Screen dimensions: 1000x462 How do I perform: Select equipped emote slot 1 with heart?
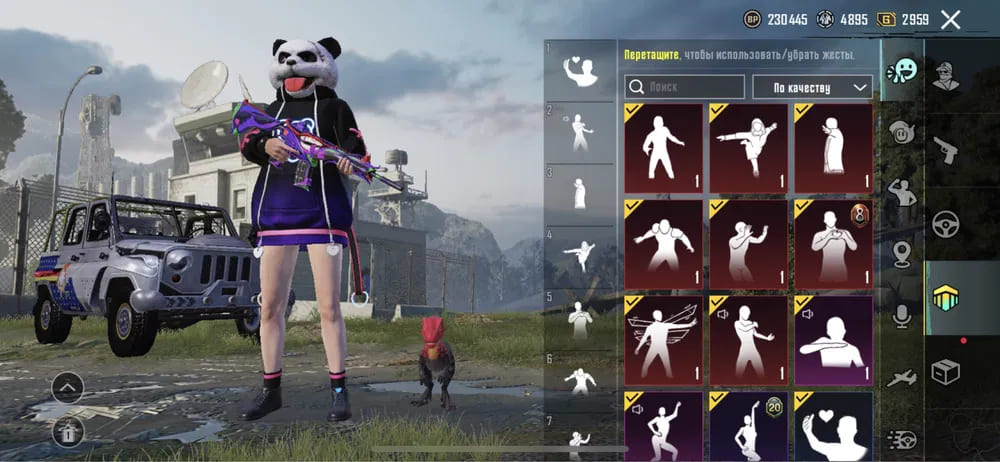[x=579, y=70]
